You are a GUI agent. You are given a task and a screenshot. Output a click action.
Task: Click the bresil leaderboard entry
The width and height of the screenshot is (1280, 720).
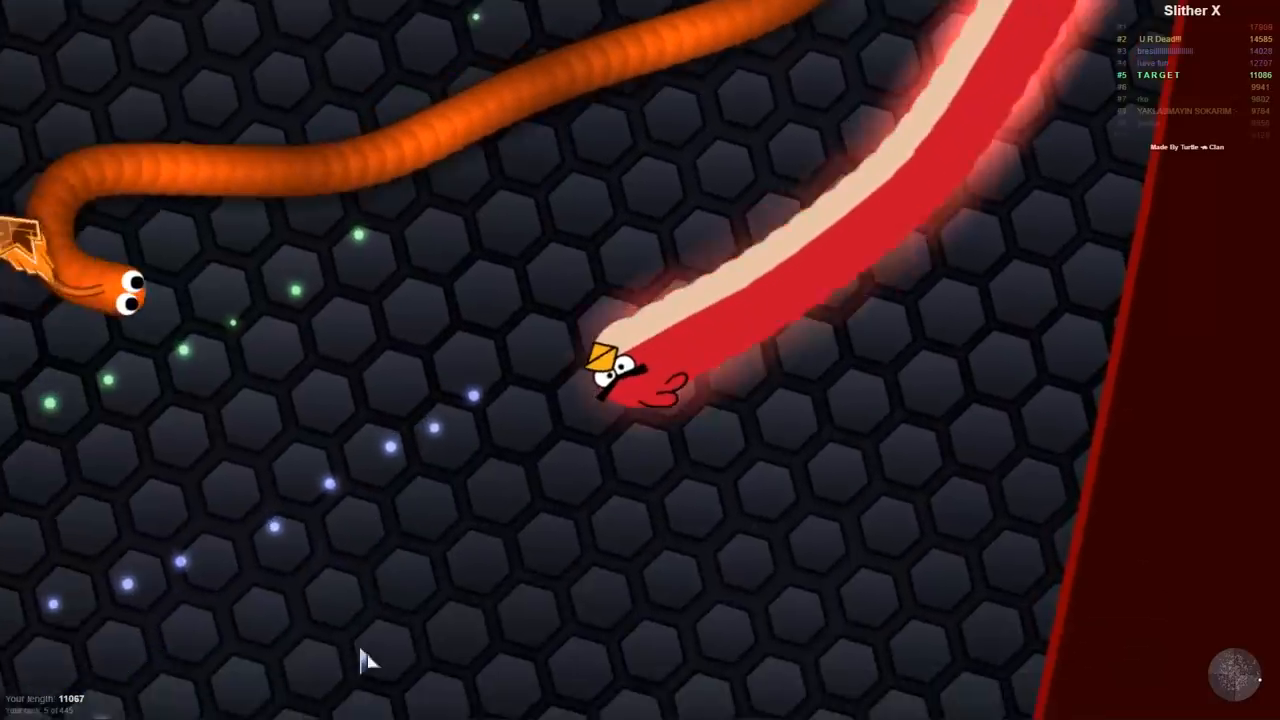pyautogui.click(x=1165, y=51)
